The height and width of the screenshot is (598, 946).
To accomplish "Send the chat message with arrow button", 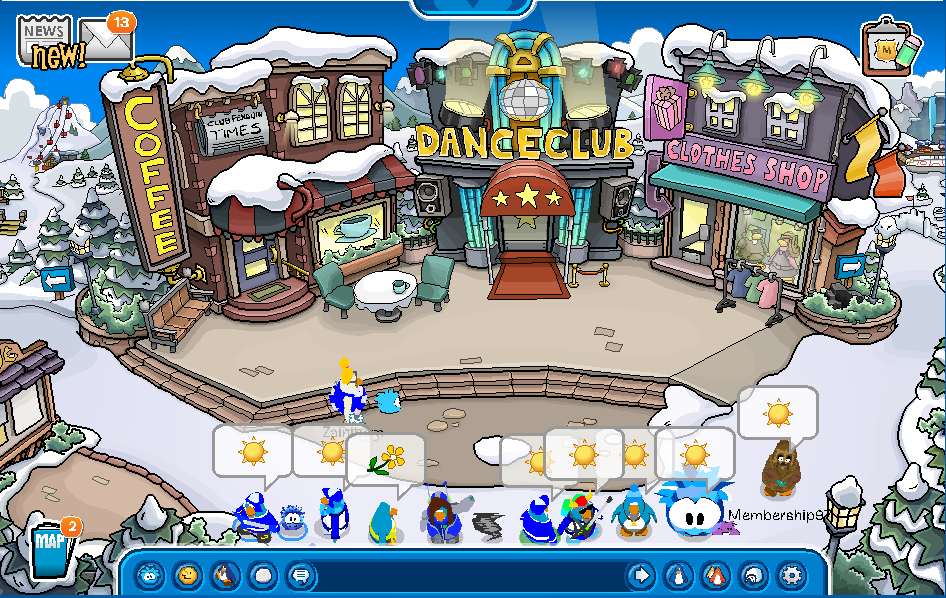I will [x=640, y=575].
